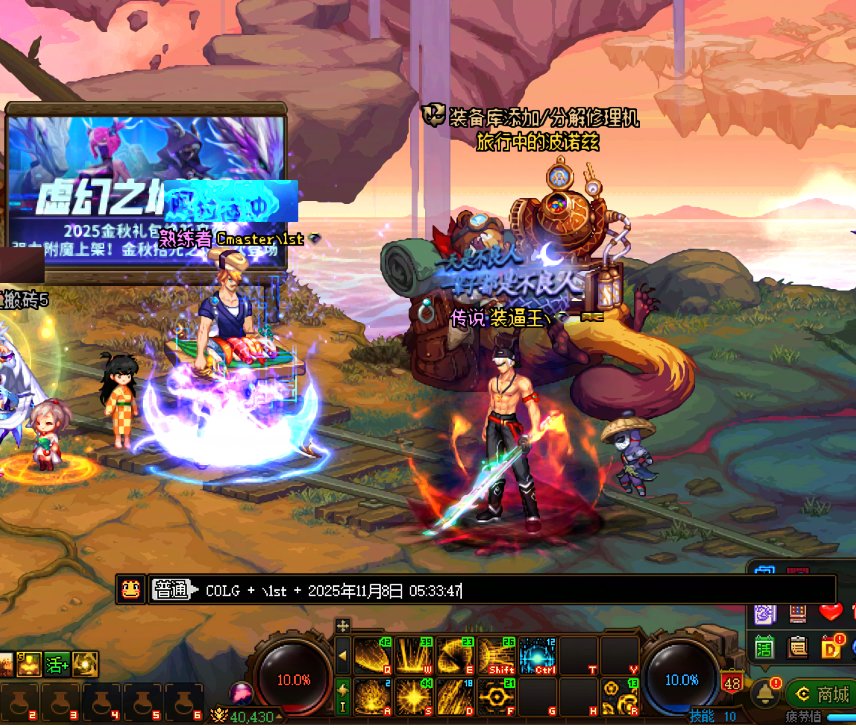Image resolution: width=856 pixels, height=728 pixels.
Task: Click the red heart icon
Action: (x=831, y=612)
